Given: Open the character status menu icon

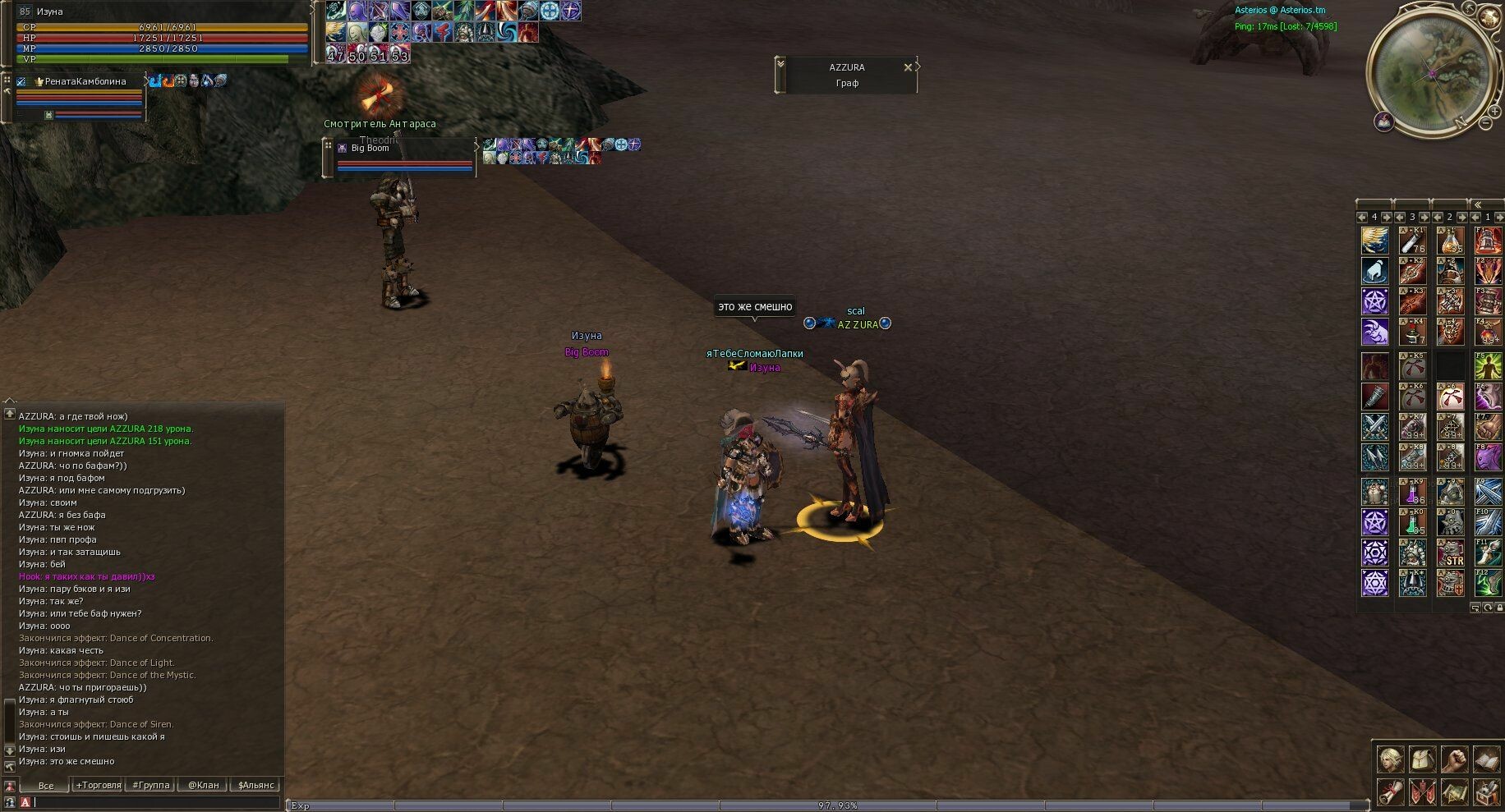Looking at the screenshot, I should pos(1390,759).
